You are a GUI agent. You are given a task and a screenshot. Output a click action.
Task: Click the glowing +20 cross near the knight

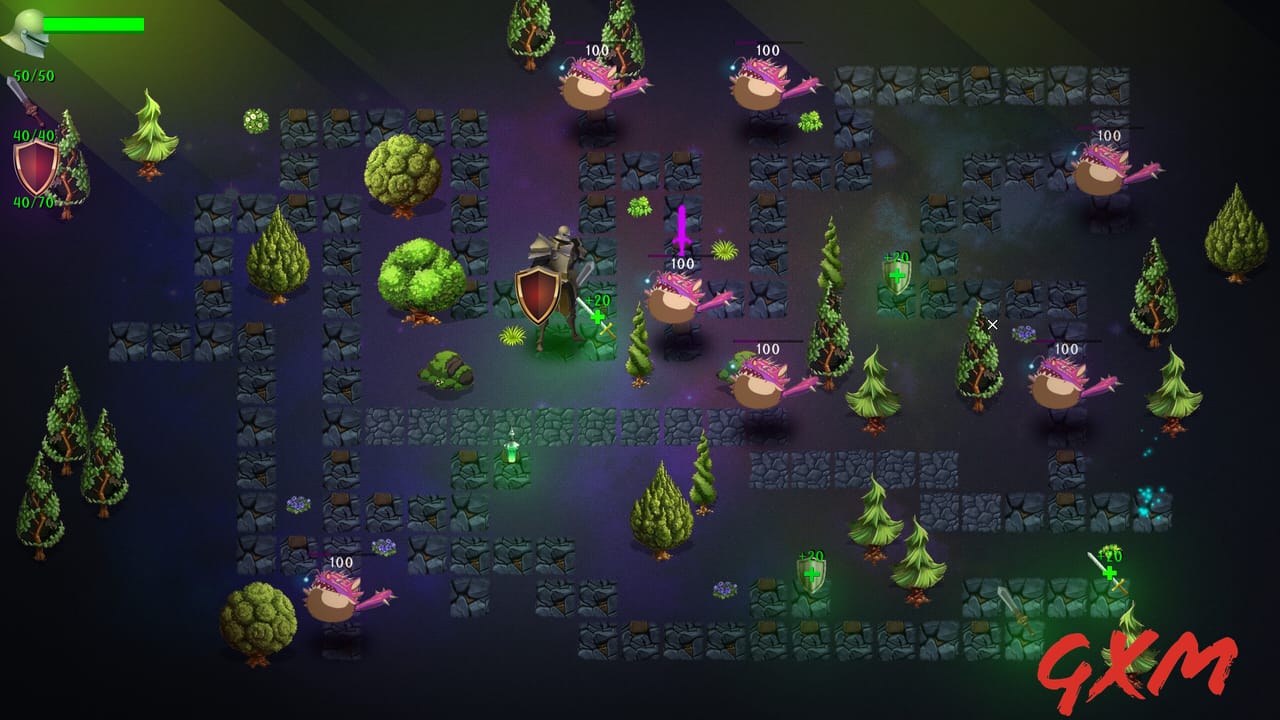(595, 312)
